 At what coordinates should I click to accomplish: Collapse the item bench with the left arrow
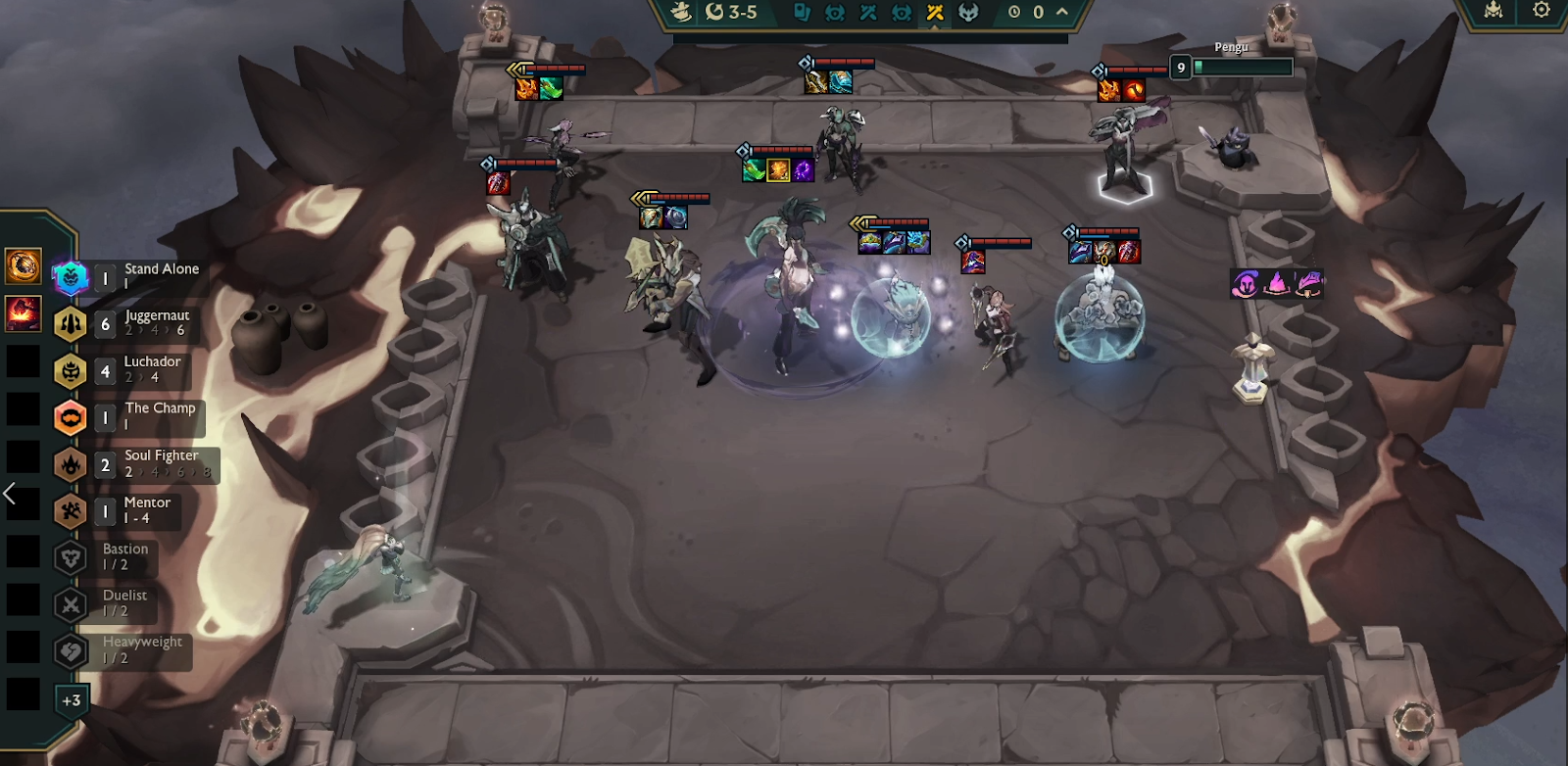[x=10, y=494]
